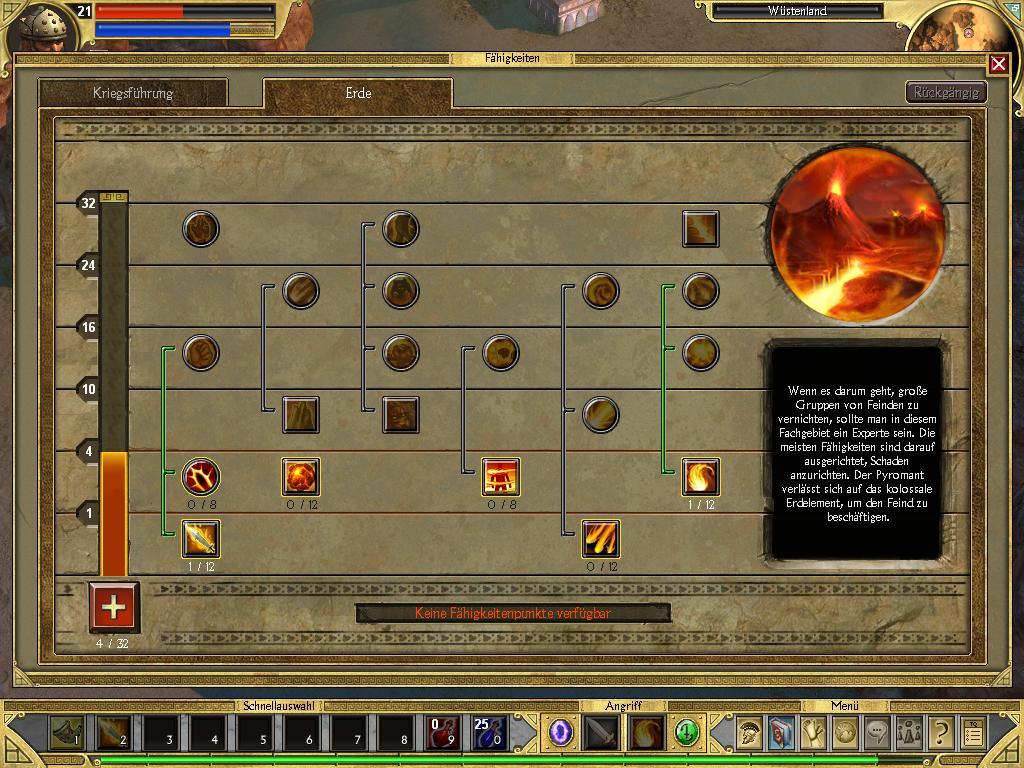Select the flaming sword skill icon
The height and width of the screenshot is (768, 1024).
pyautogui.click(x=201, y=539)
